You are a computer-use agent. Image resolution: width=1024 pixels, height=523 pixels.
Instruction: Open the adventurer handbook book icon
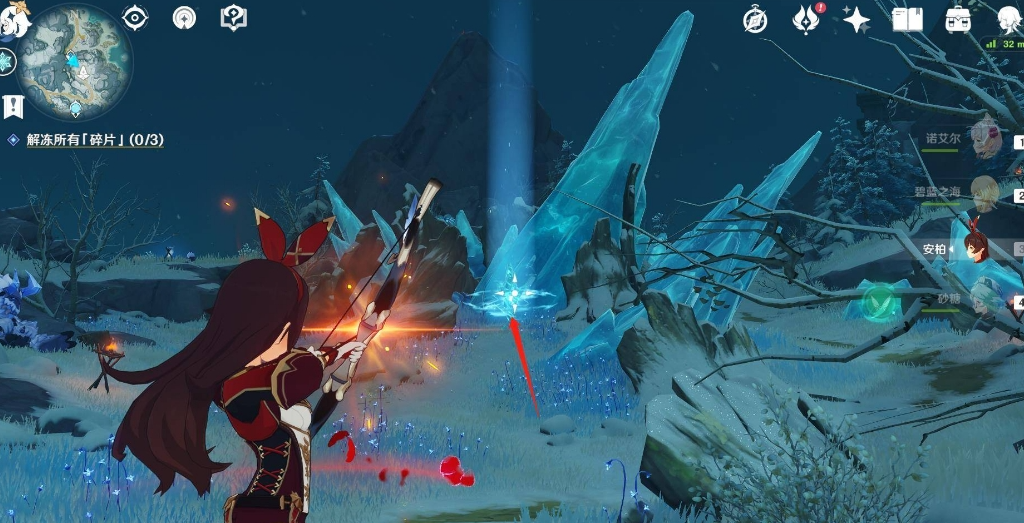pyautogui.click(x=907, y=19)
